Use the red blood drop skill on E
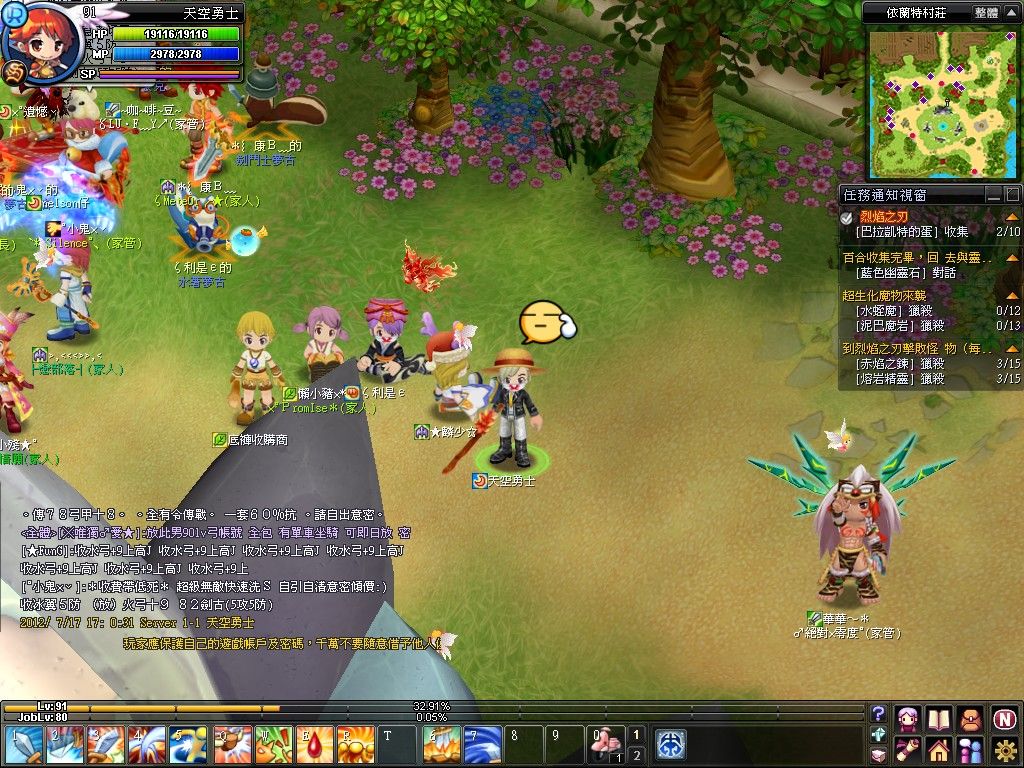1024x768 pixels. point(320,745)
